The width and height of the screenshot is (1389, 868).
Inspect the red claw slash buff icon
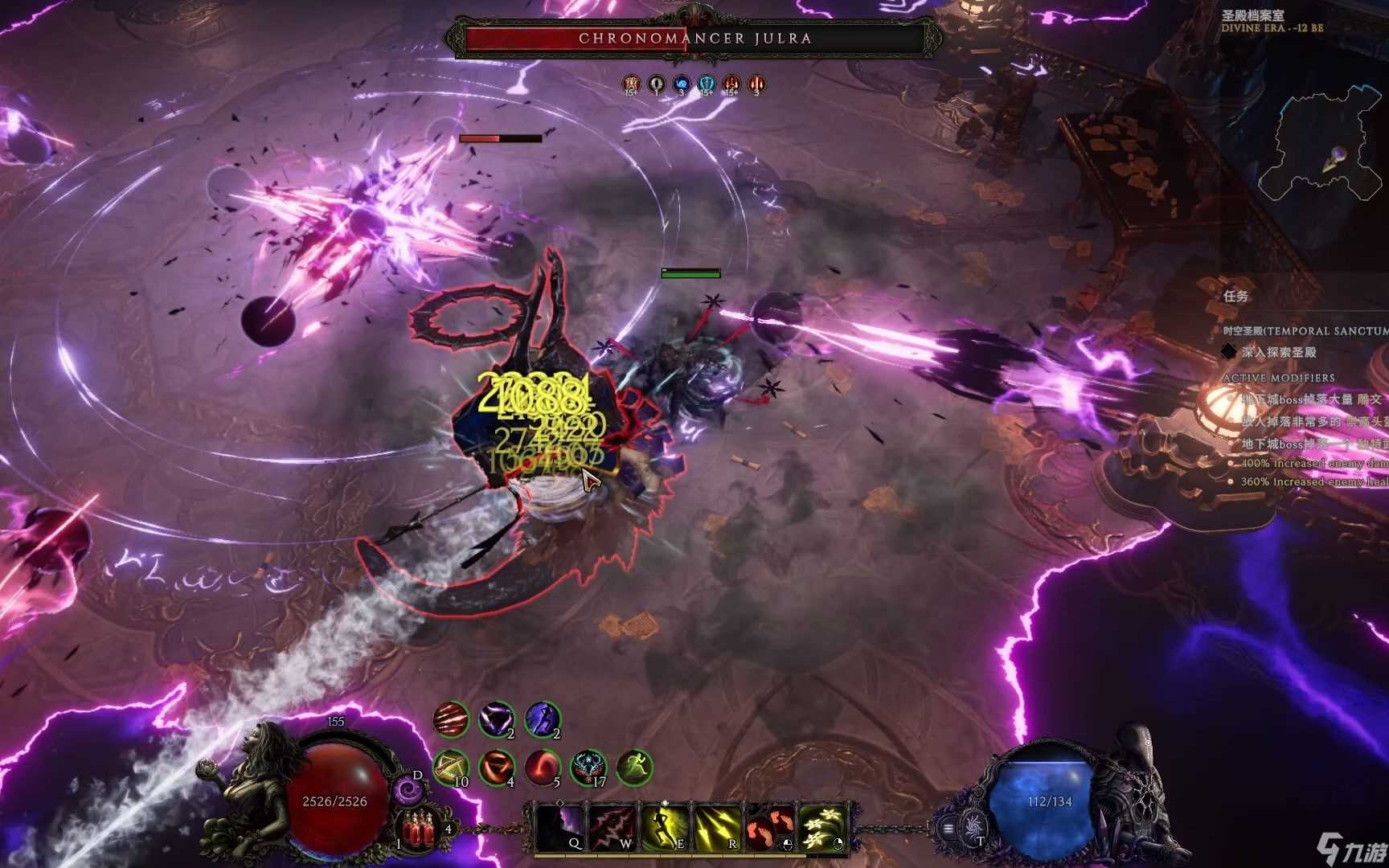point(450,719)
